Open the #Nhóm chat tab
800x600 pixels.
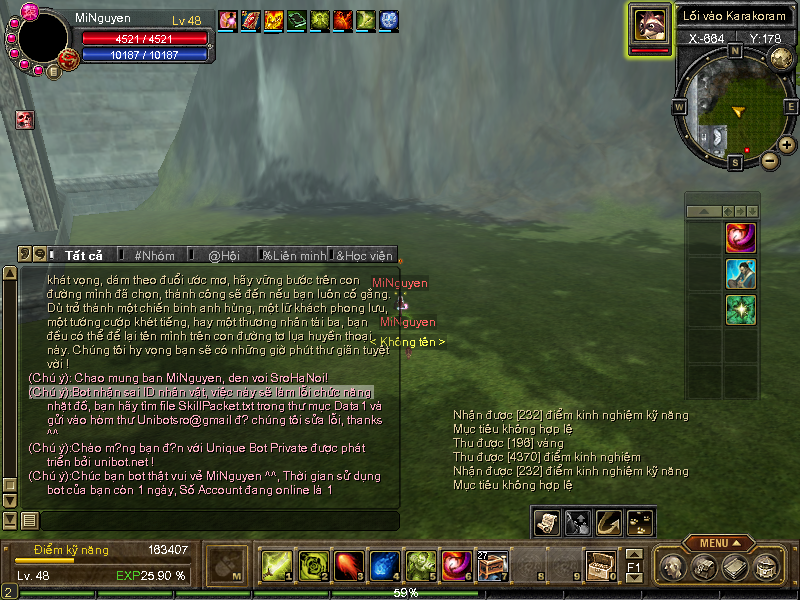coord(154,256)
